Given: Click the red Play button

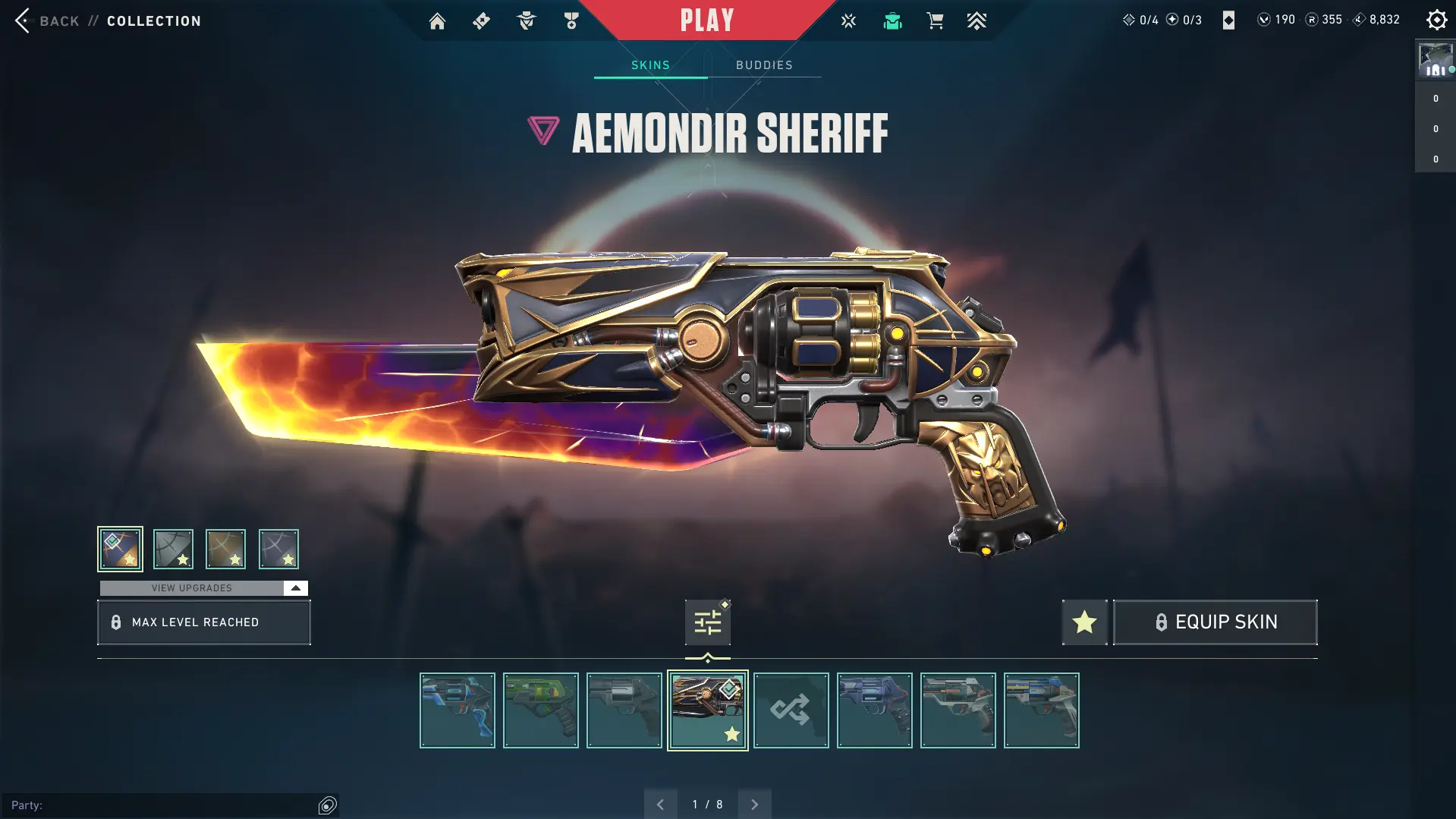Looking at the screenshot, I should pos(706,20).
